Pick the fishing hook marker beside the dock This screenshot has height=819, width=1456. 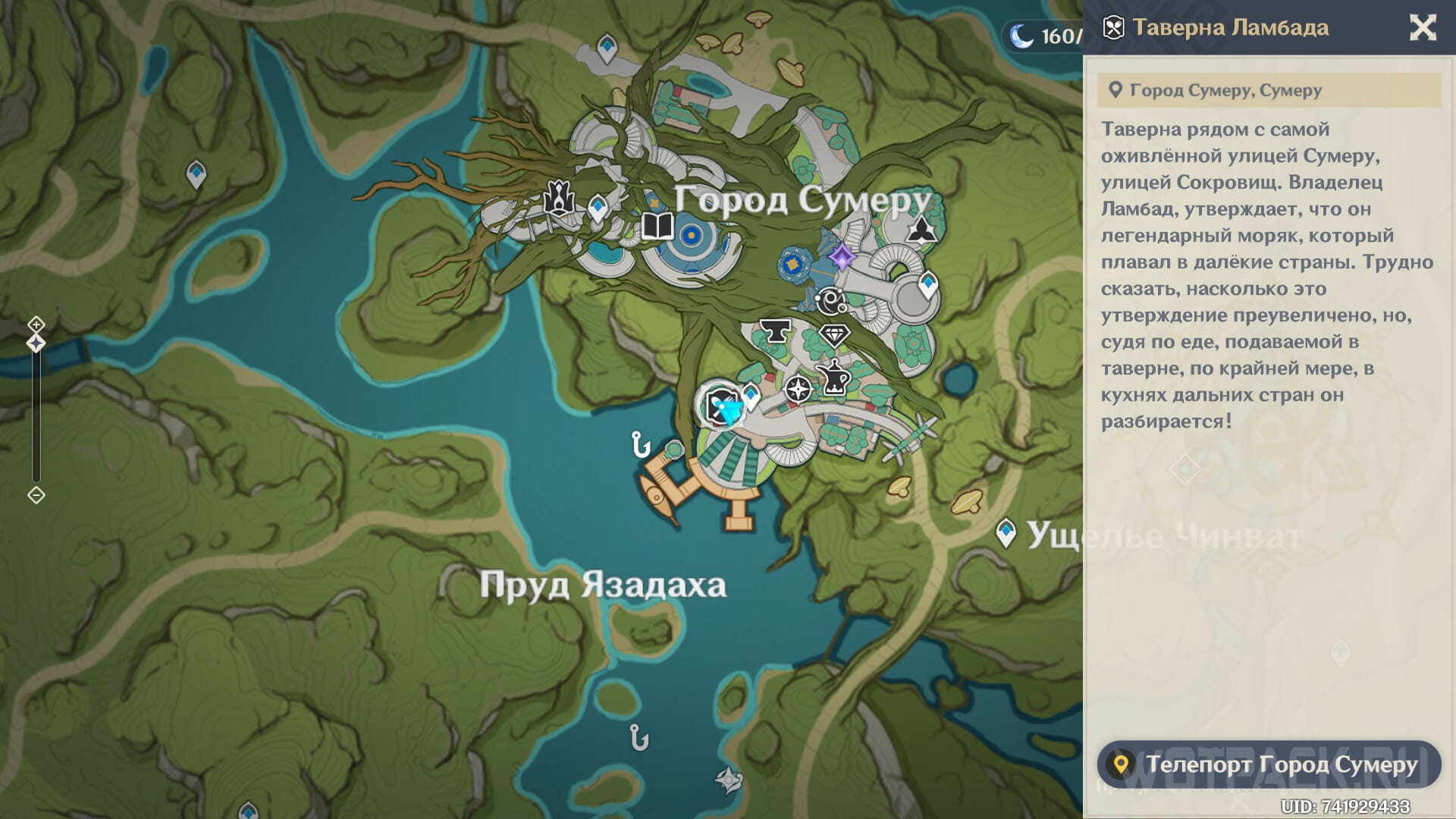click(x=640, y=444)
